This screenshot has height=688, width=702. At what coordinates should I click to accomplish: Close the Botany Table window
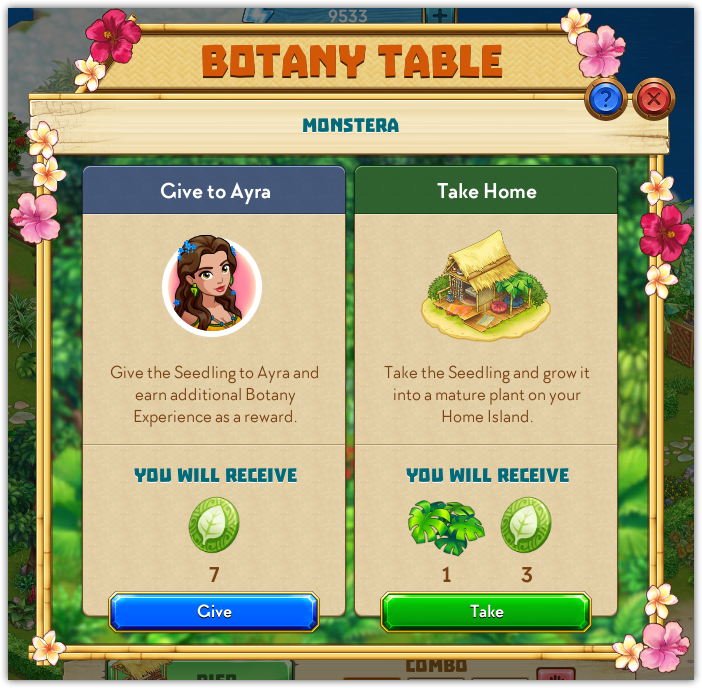(654, 98)
